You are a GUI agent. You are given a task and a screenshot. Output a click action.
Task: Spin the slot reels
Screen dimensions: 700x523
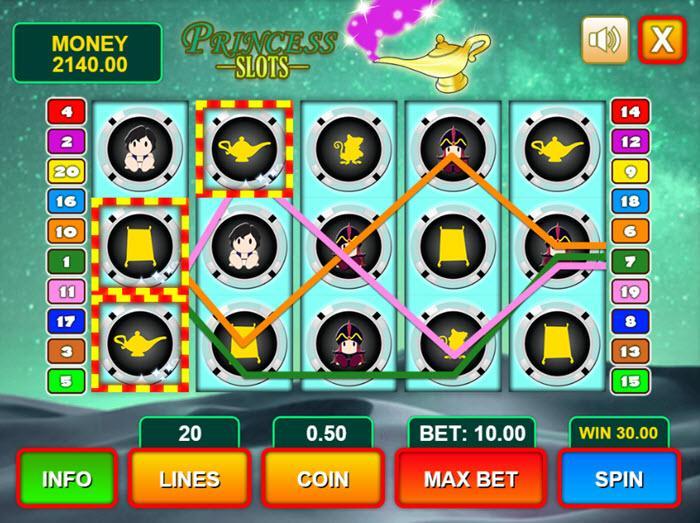618,479
